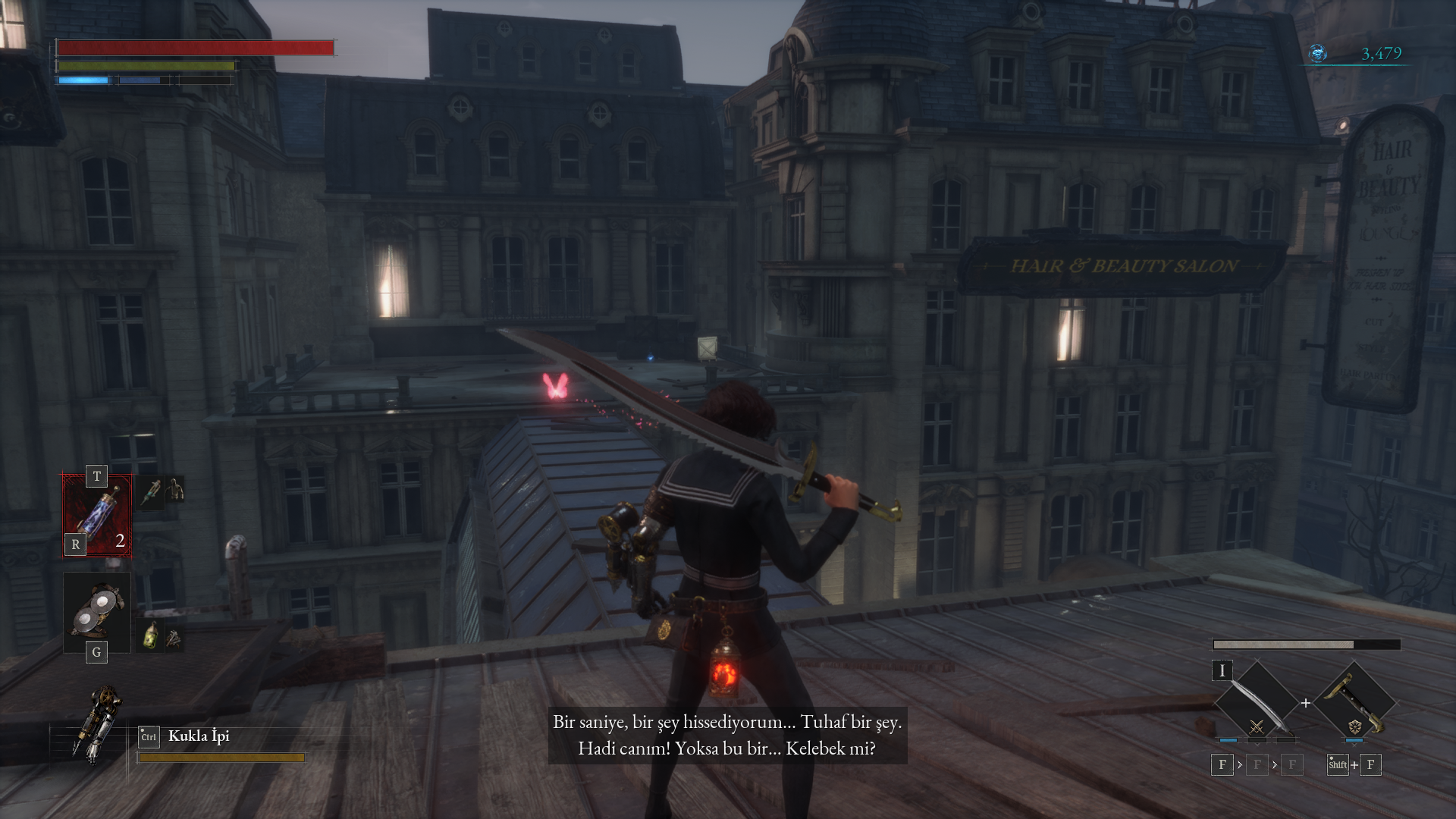The width and height of the screenshot is (1456, 819).
Task: Click the blue Ergo currency icon
Action: tap(1318, 53)
